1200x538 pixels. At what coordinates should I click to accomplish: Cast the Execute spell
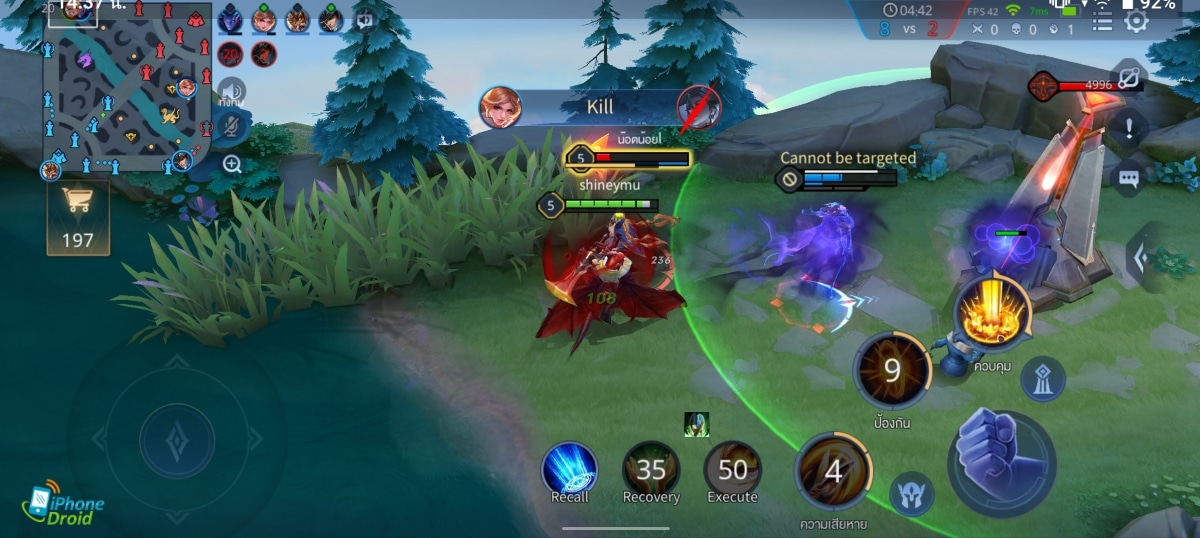pos(733,469)
